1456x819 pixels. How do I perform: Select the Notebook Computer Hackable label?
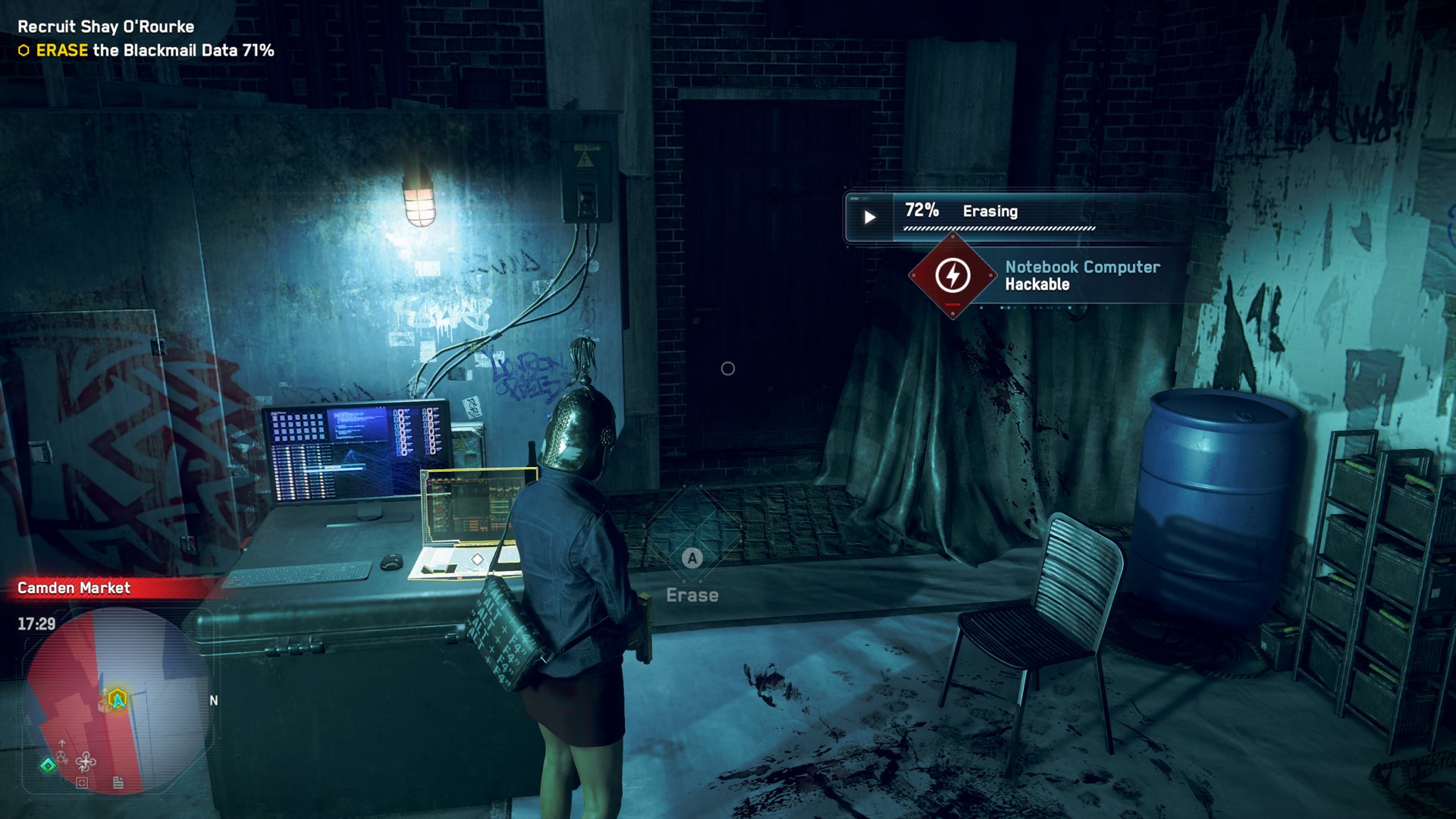point(1082,275)
